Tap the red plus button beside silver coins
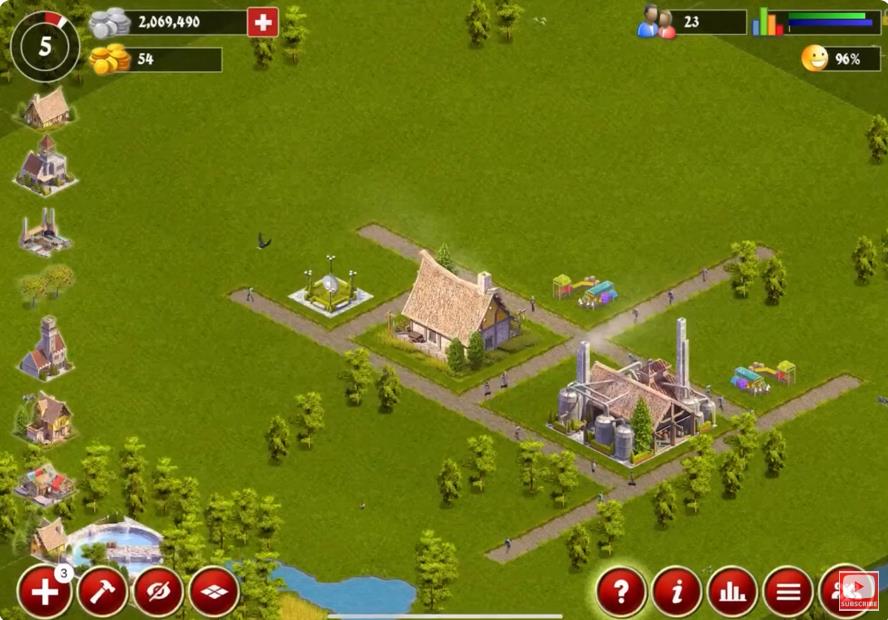 [x=262, y=22]
